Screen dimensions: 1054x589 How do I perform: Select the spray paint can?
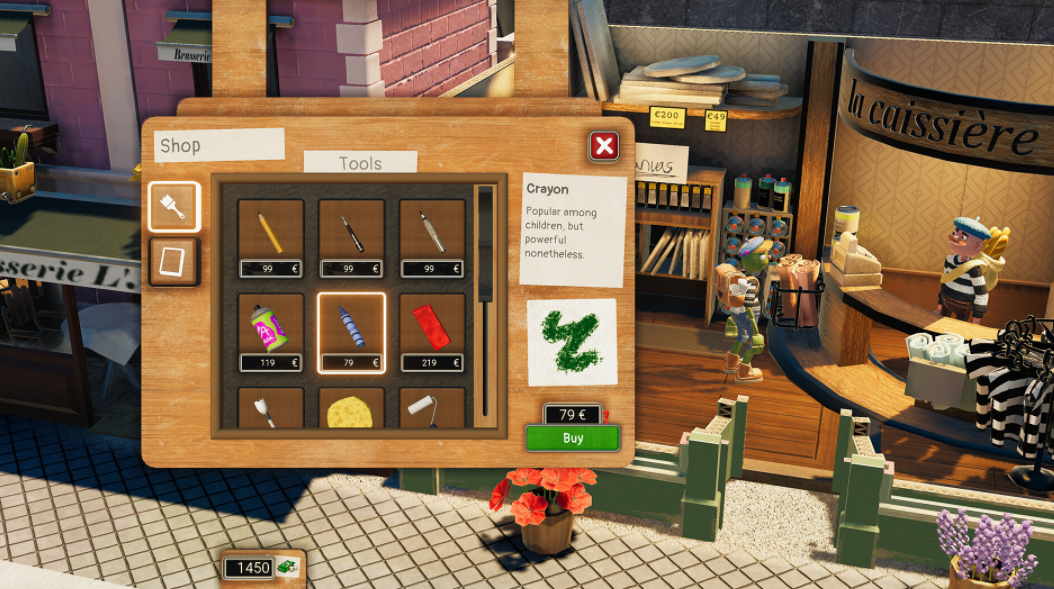271,327
